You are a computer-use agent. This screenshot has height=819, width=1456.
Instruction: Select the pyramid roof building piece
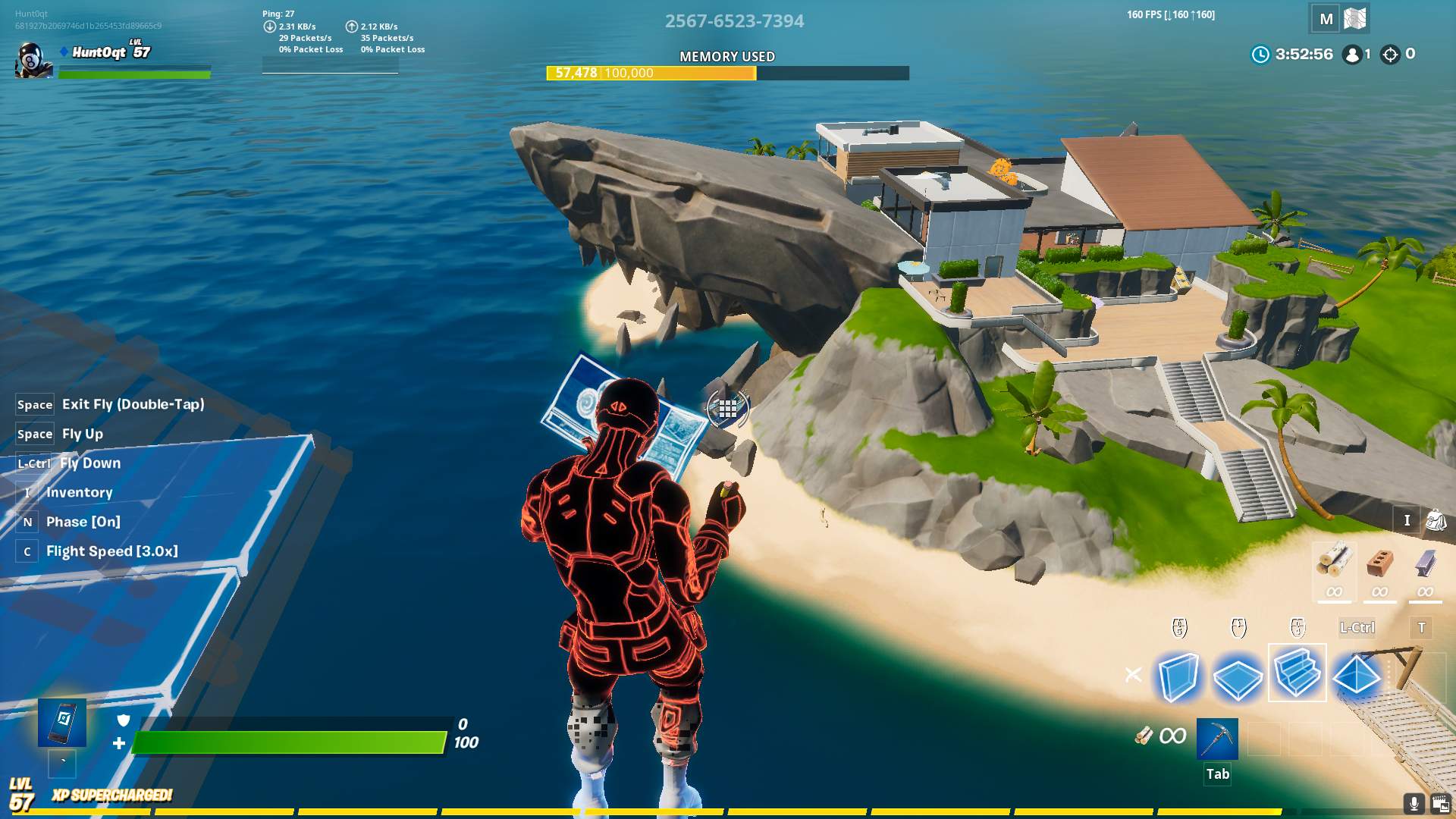(x=1356, y=674)
